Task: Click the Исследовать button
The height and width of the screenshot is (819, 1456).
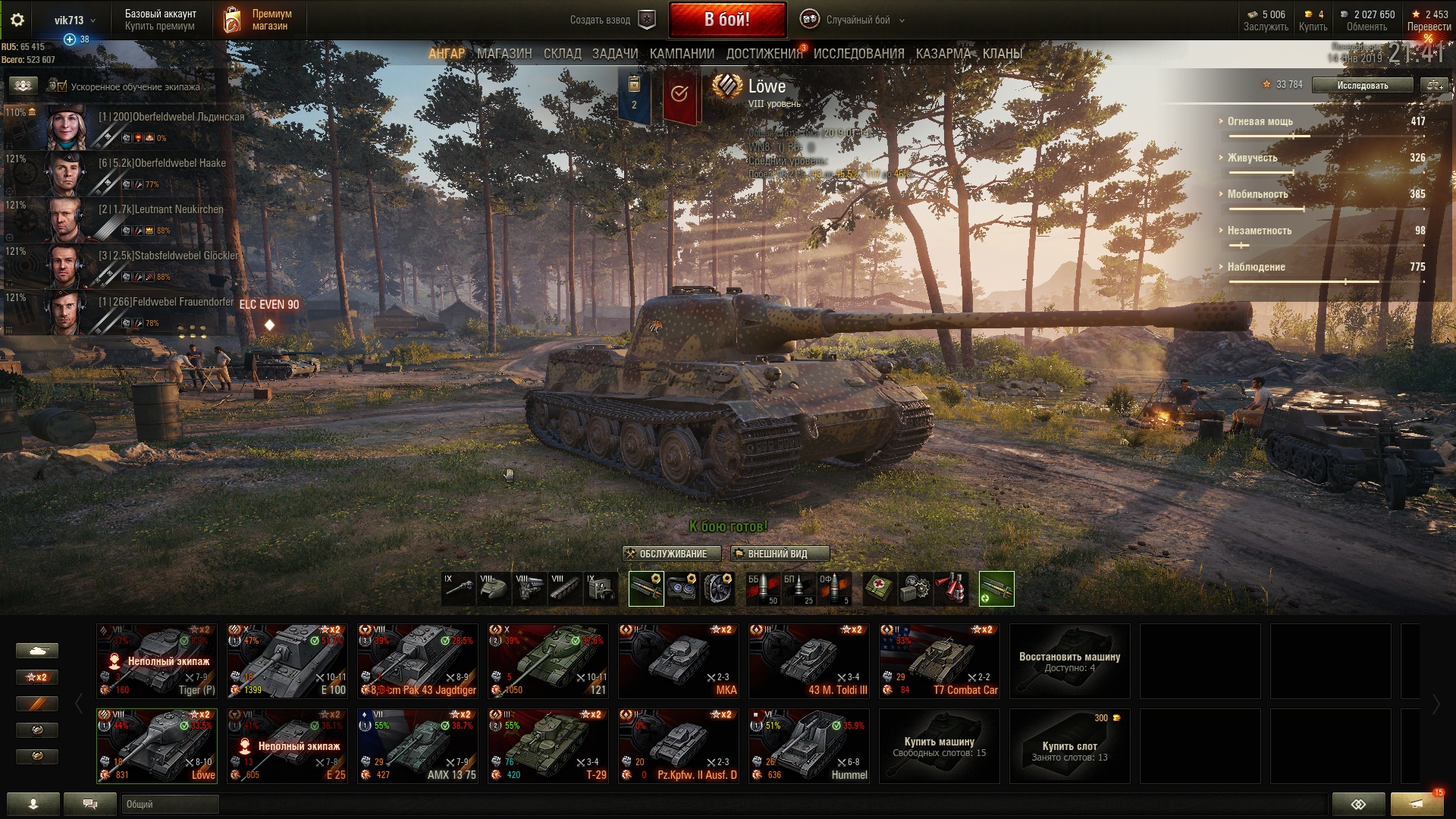Action: [1362, 85]
